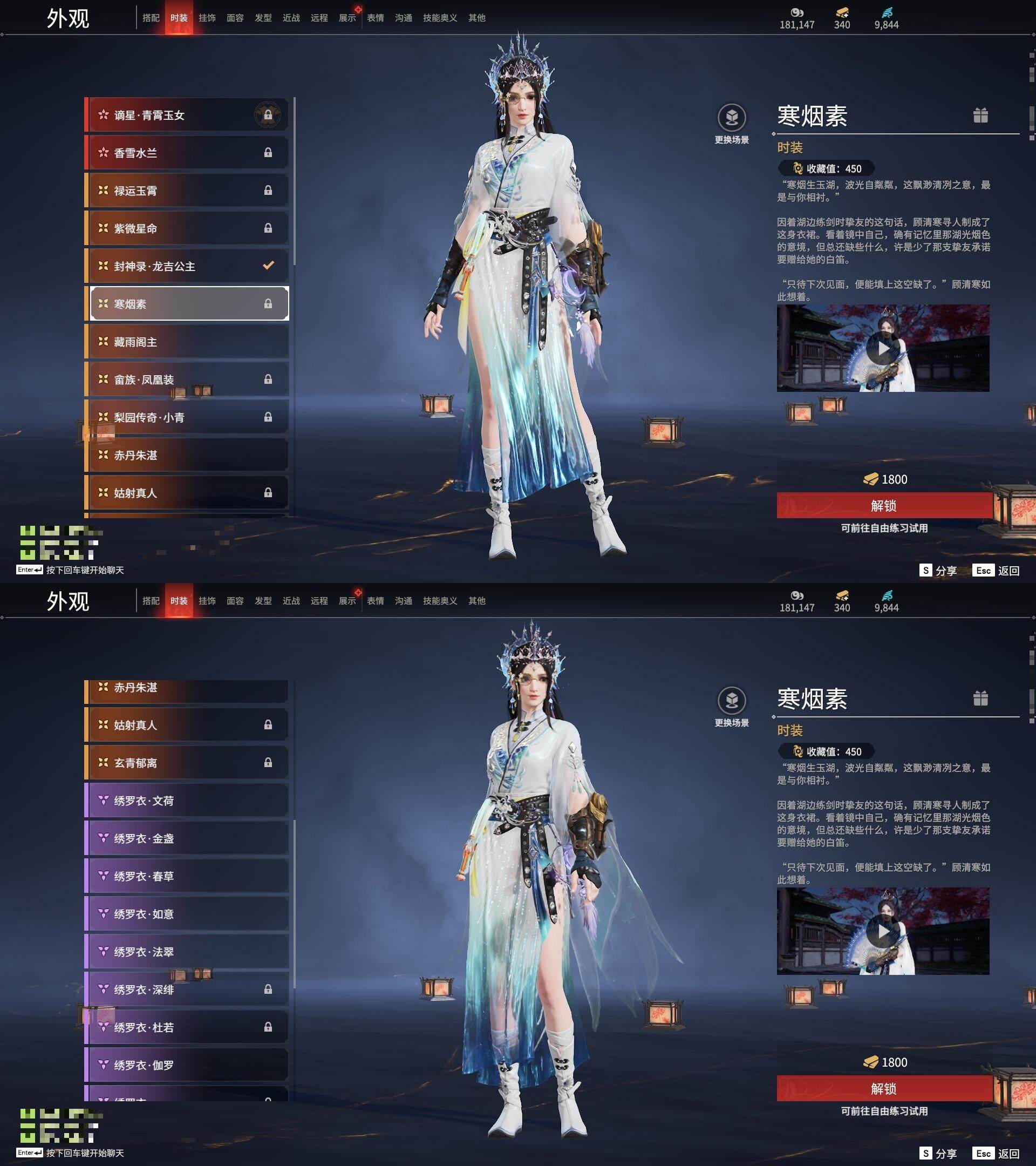Choose the 绣罗衣·文荷 outfit
Image resolution: width=1036 pixels, height=1166 pixels.
click(187, 801)
